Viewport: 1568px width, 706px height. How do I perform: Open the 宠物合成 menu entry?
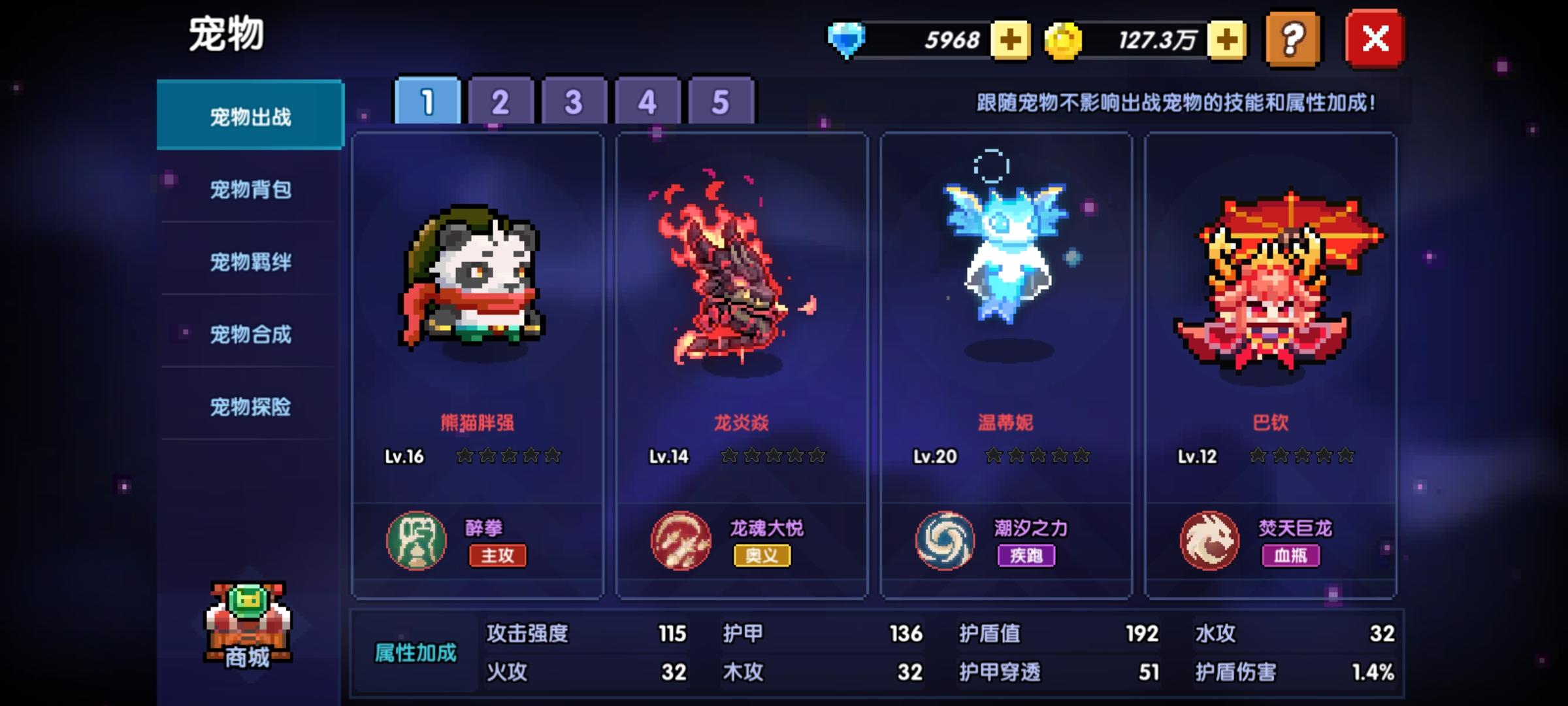tap(250, 335)
